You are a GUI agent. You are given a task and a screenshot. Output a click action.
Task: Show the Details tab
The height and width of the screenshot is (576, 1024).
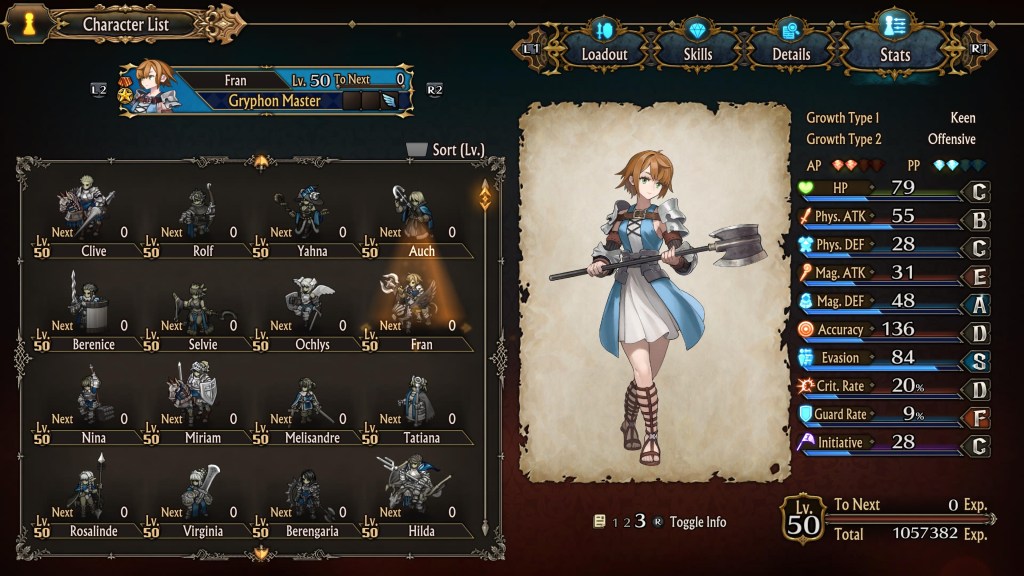(790, 46)
